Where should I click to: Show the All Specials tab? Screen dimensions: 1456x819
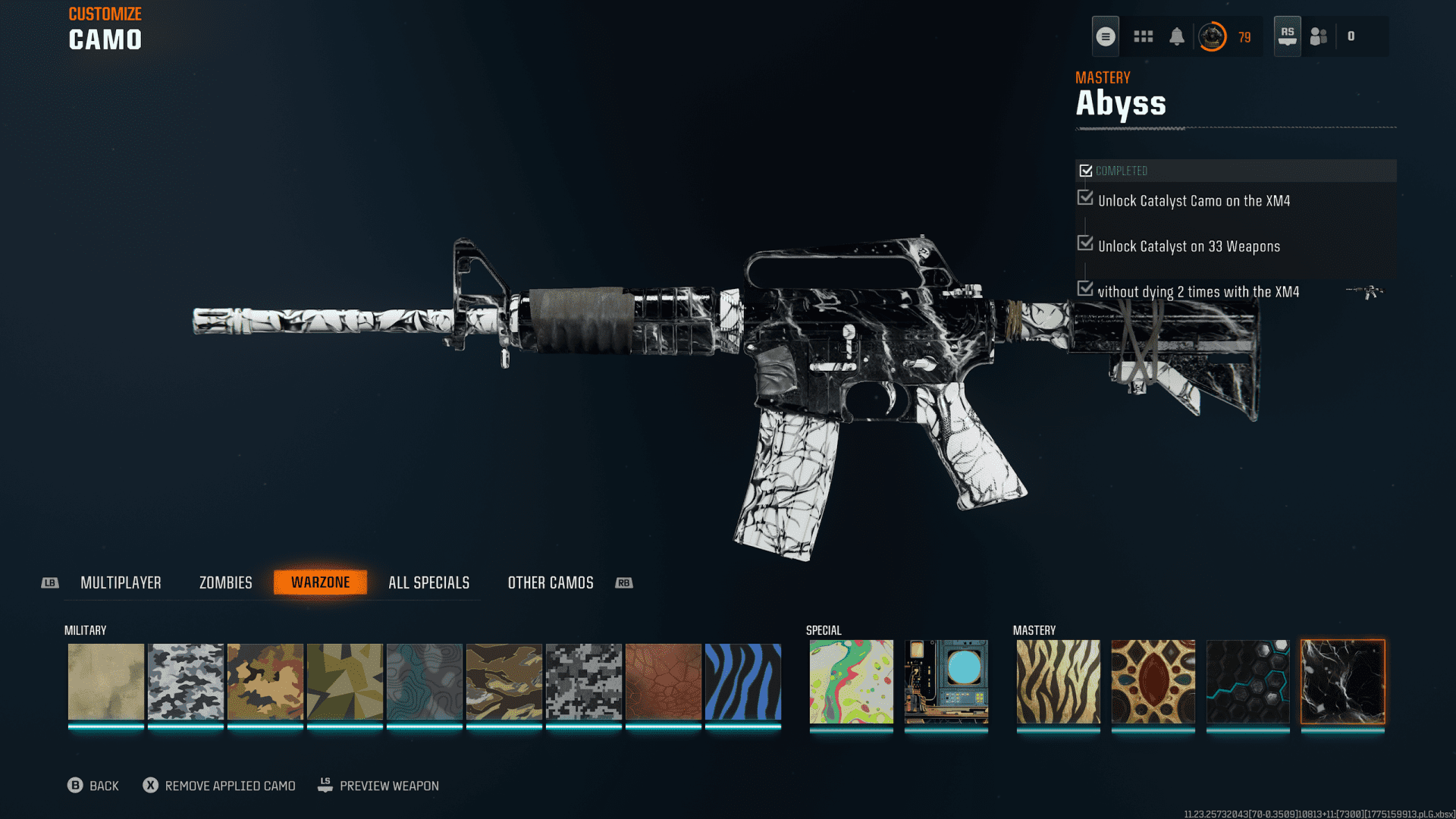(428, 582)
